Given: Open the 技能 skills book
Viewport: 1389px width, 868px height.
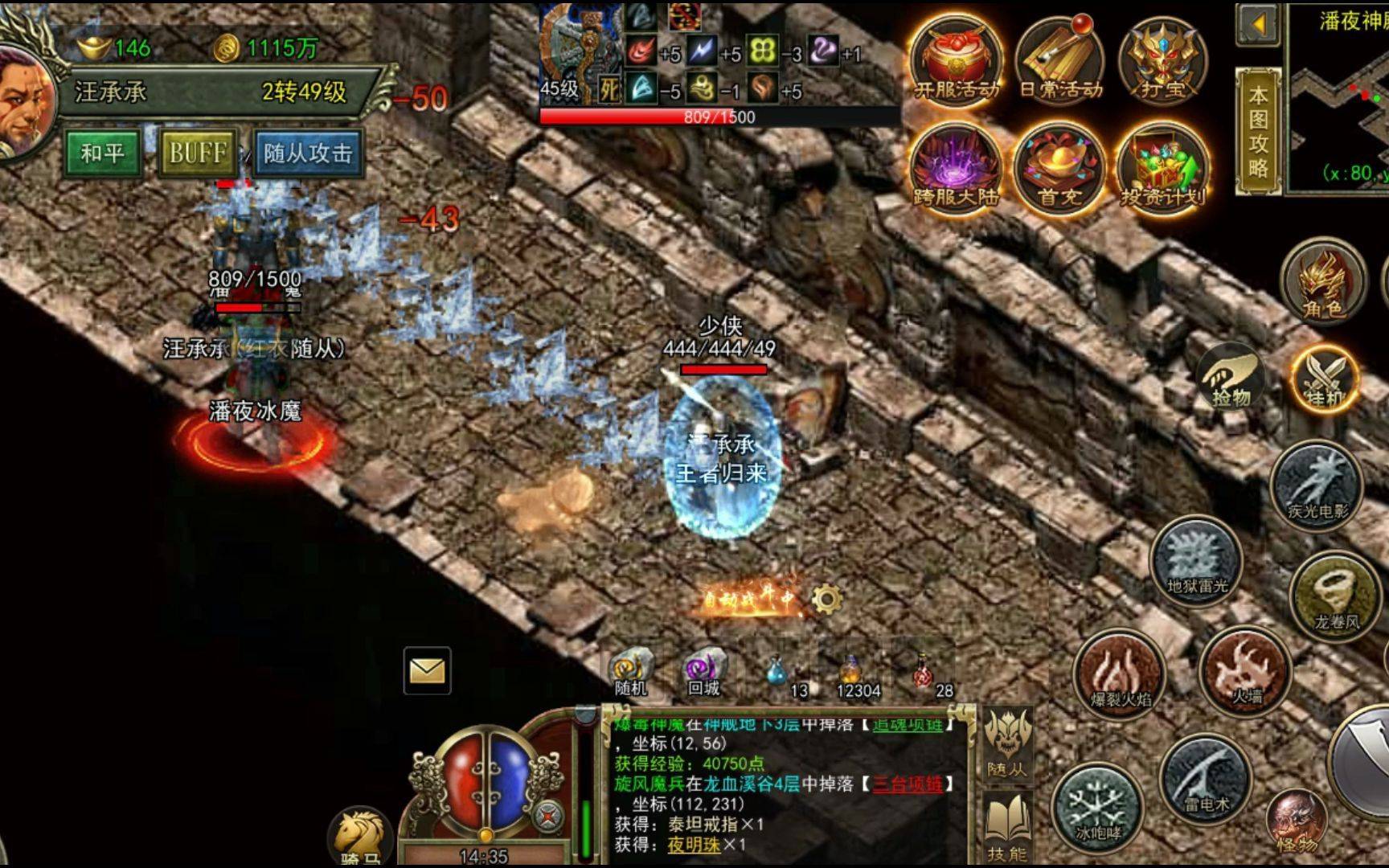Looking at the screenshot, I should click(1006, 826).
